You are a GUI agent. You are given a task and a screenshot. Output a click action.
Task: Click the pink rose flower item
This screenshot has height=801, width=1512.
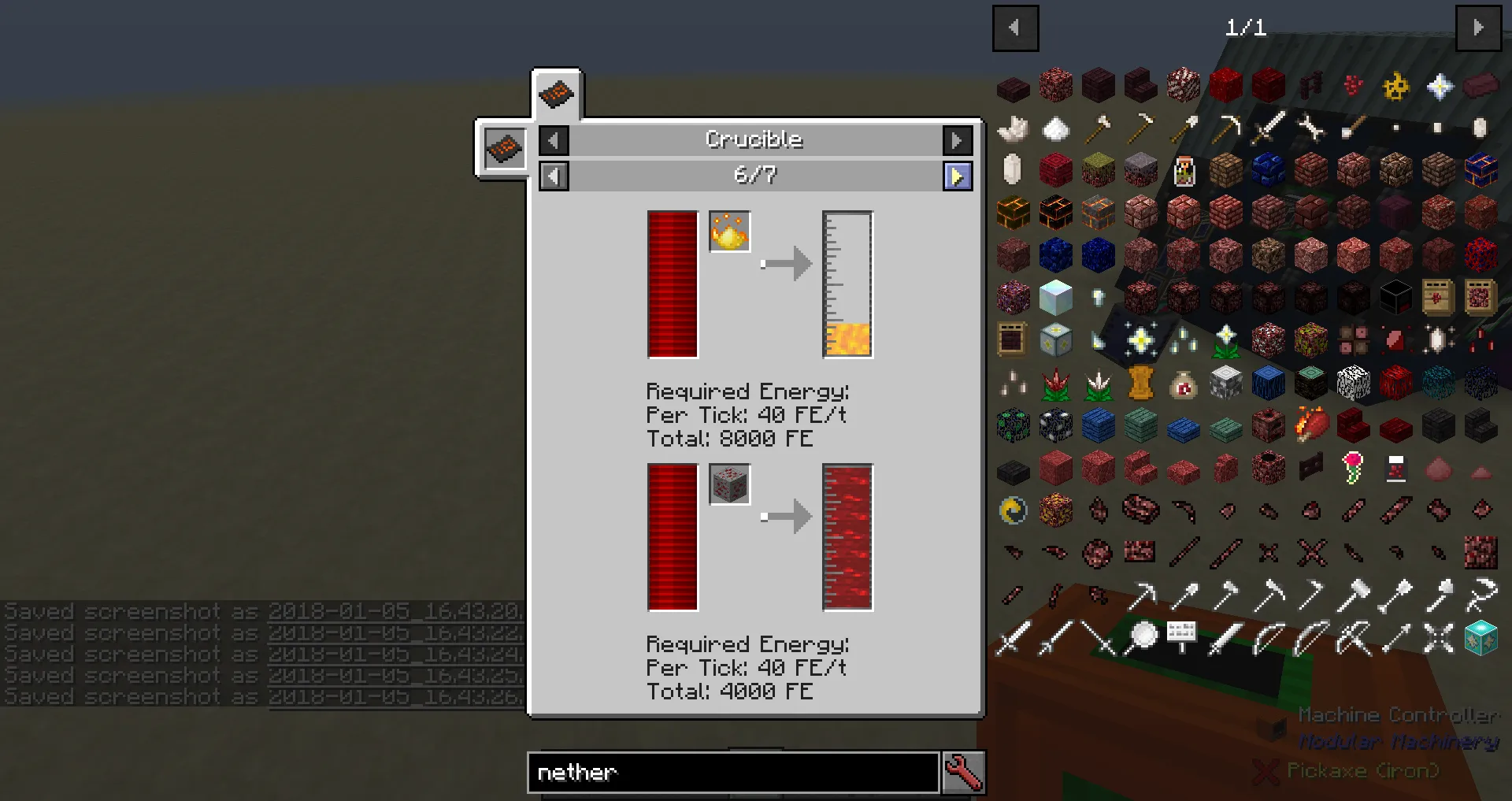[x=1353, y=467]
